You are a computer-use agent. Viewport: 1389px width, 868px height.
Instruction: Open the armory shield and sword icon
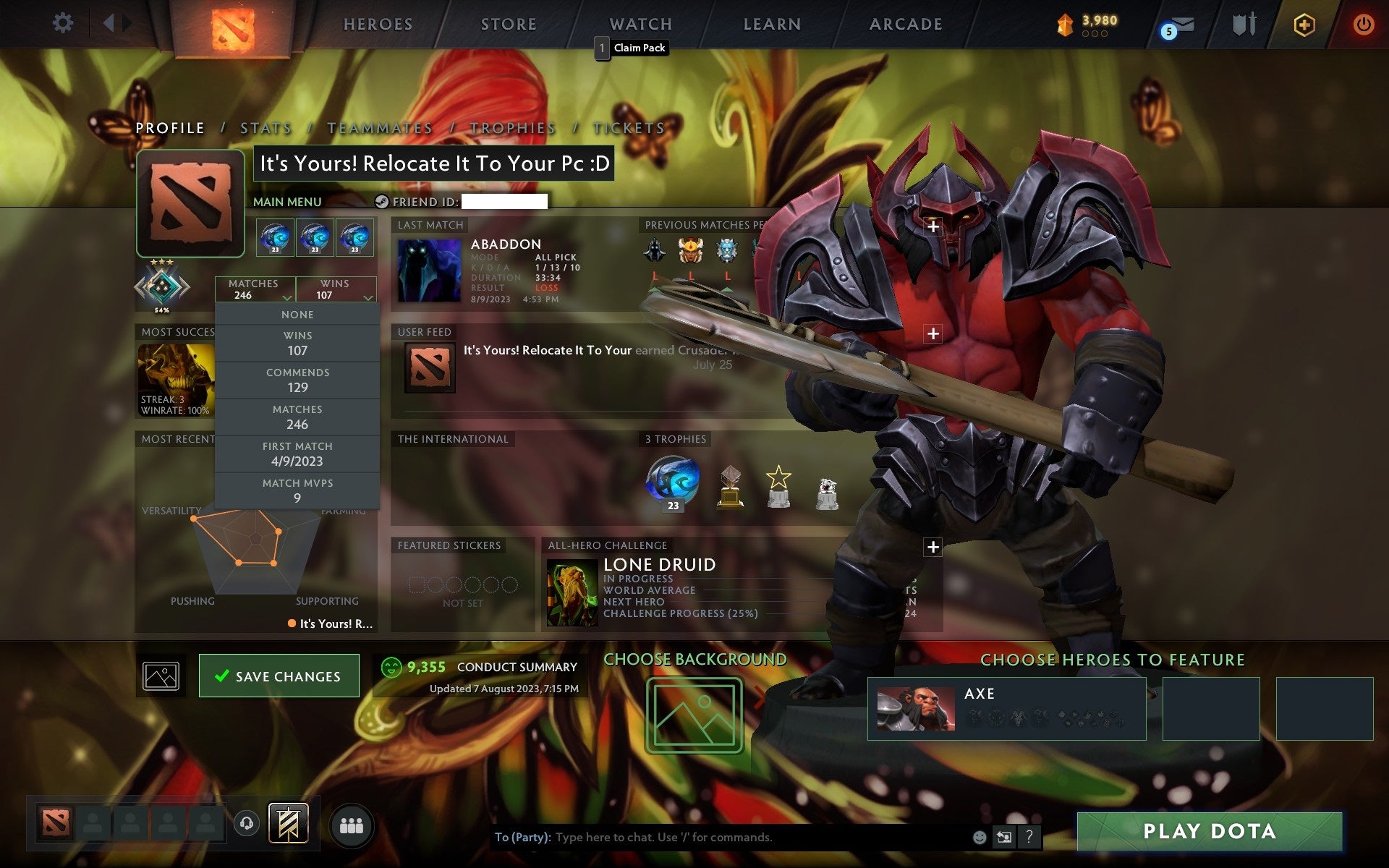[x=1244, y=24]
